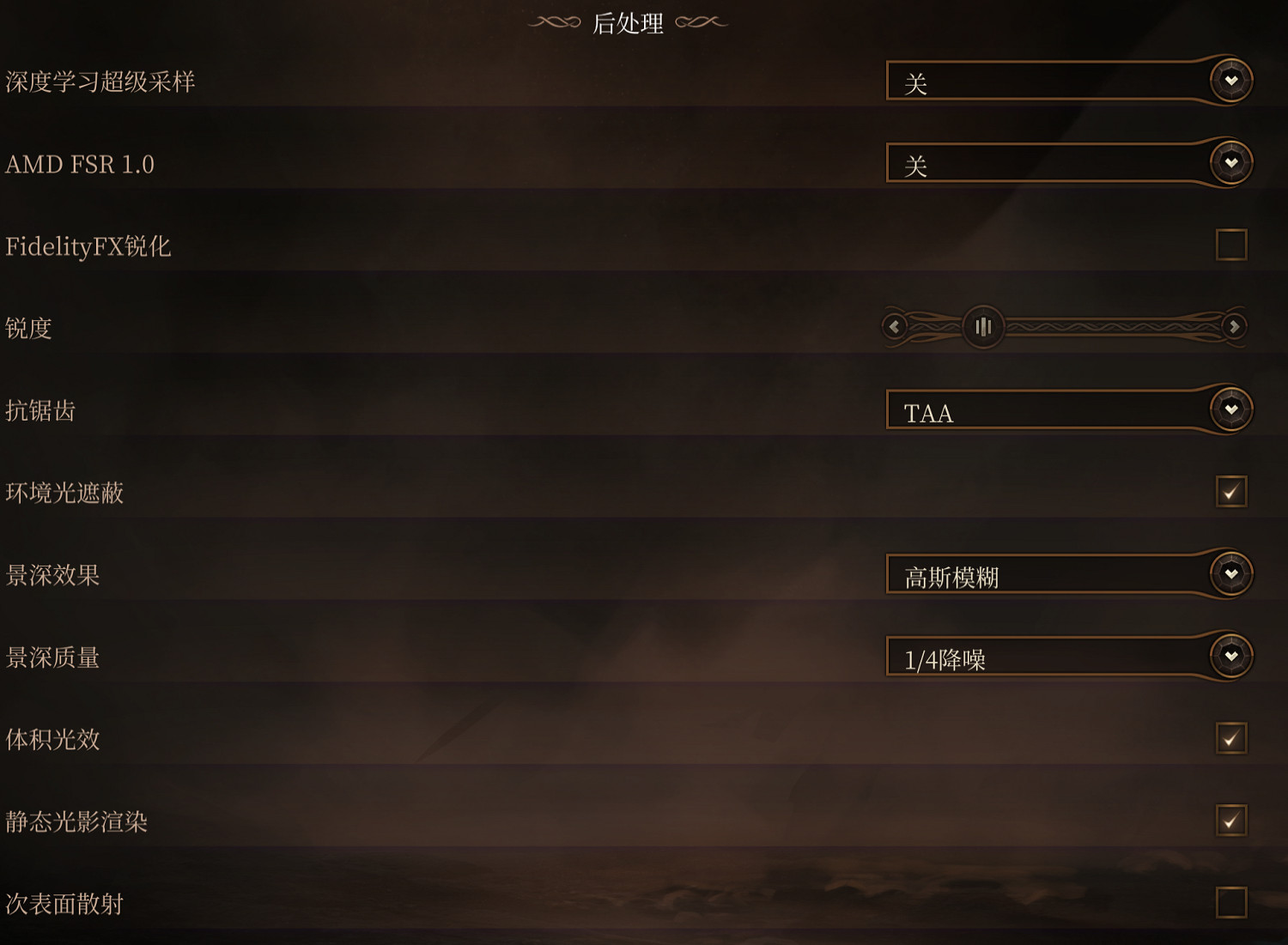Click the chevron on 深度学习超级采样 dropdown
The height and width of the screenshot is (945, 1288).
(x=1231, y=79)
